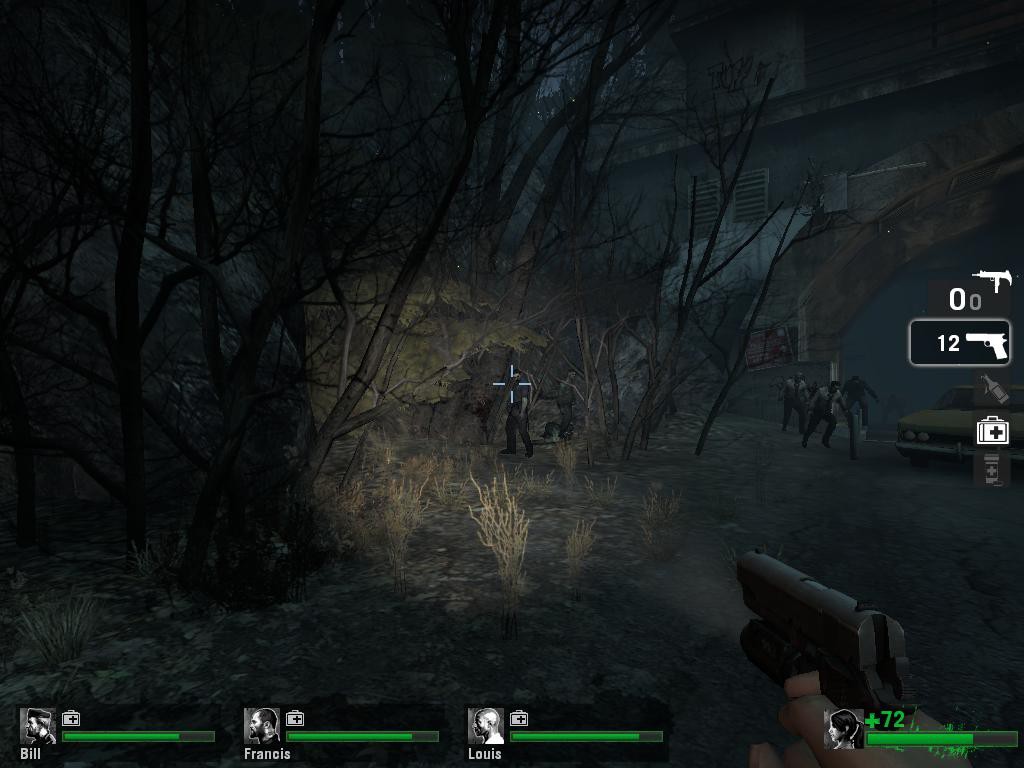The width and height of the screenshot is (1024, 768).
Task: Switch to the pistol weapon slot
Action: 960,343
